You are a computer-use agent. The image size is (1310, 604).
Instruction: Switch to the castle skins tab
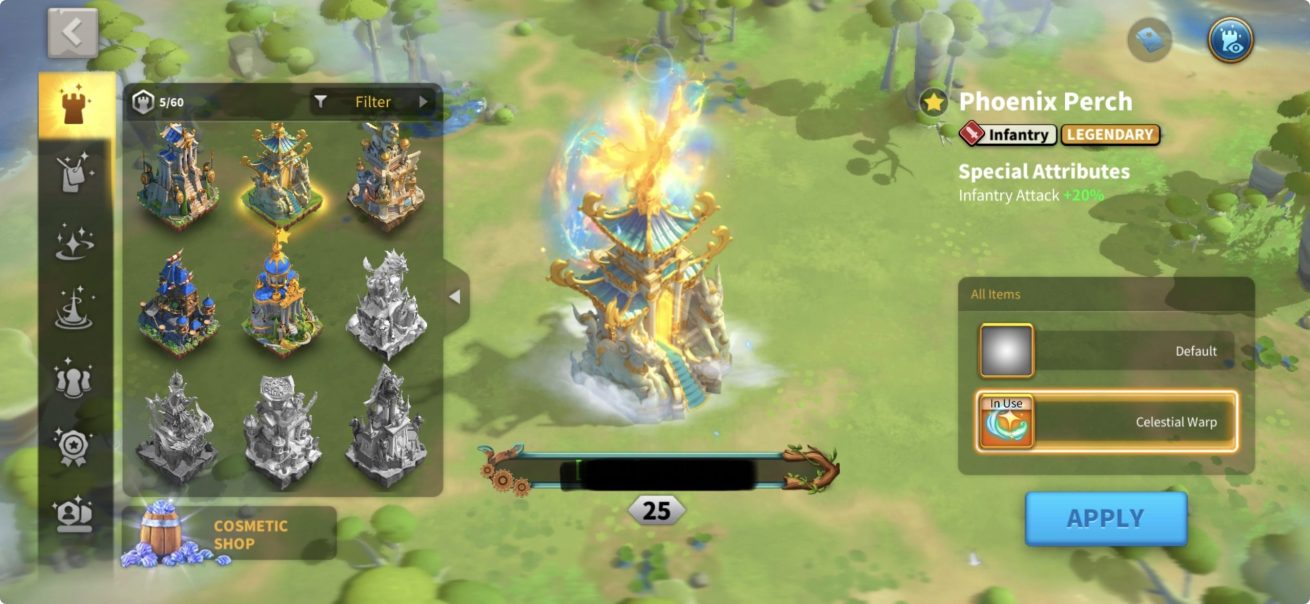point(75,106)
